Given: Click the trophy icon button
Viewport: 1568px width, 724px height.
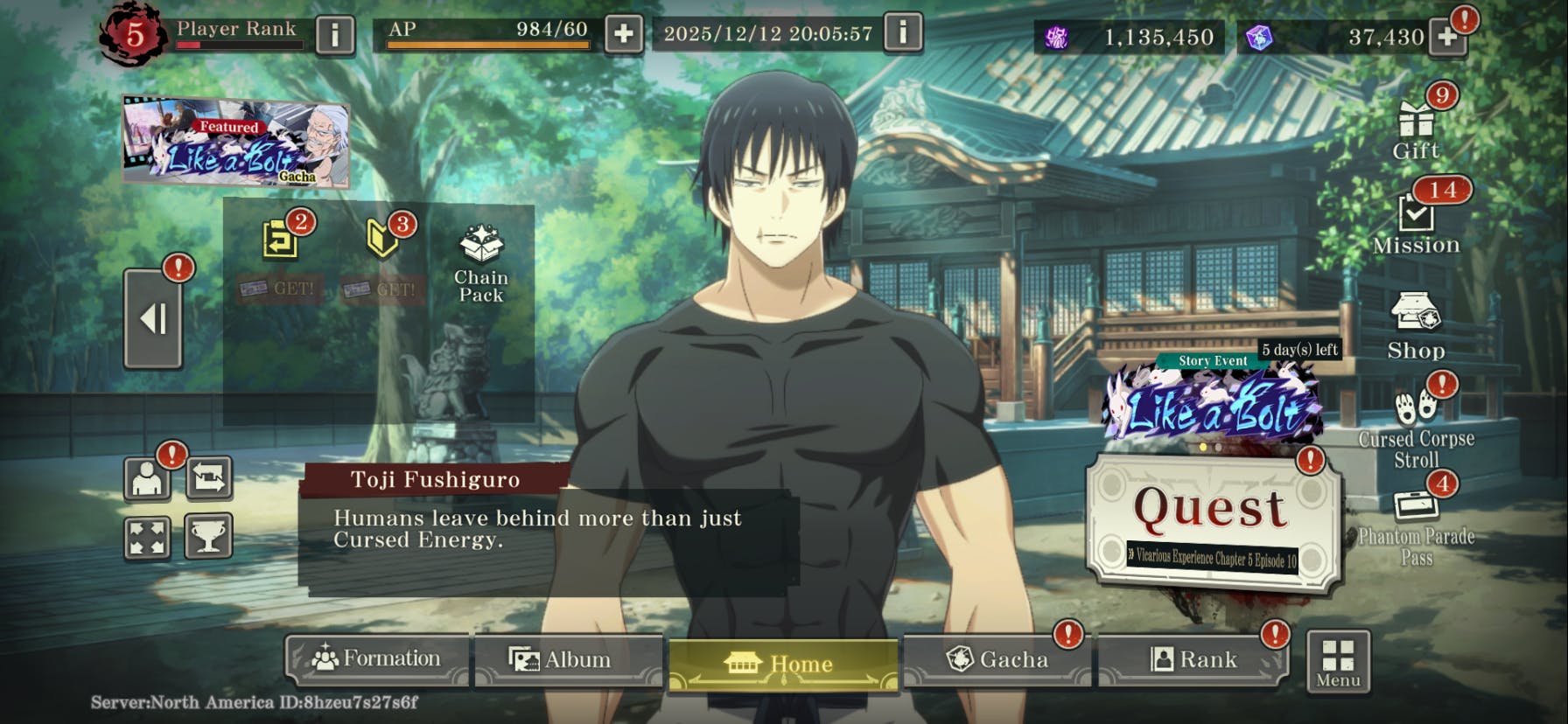Looking at the screenshot, I should [208, 535].
